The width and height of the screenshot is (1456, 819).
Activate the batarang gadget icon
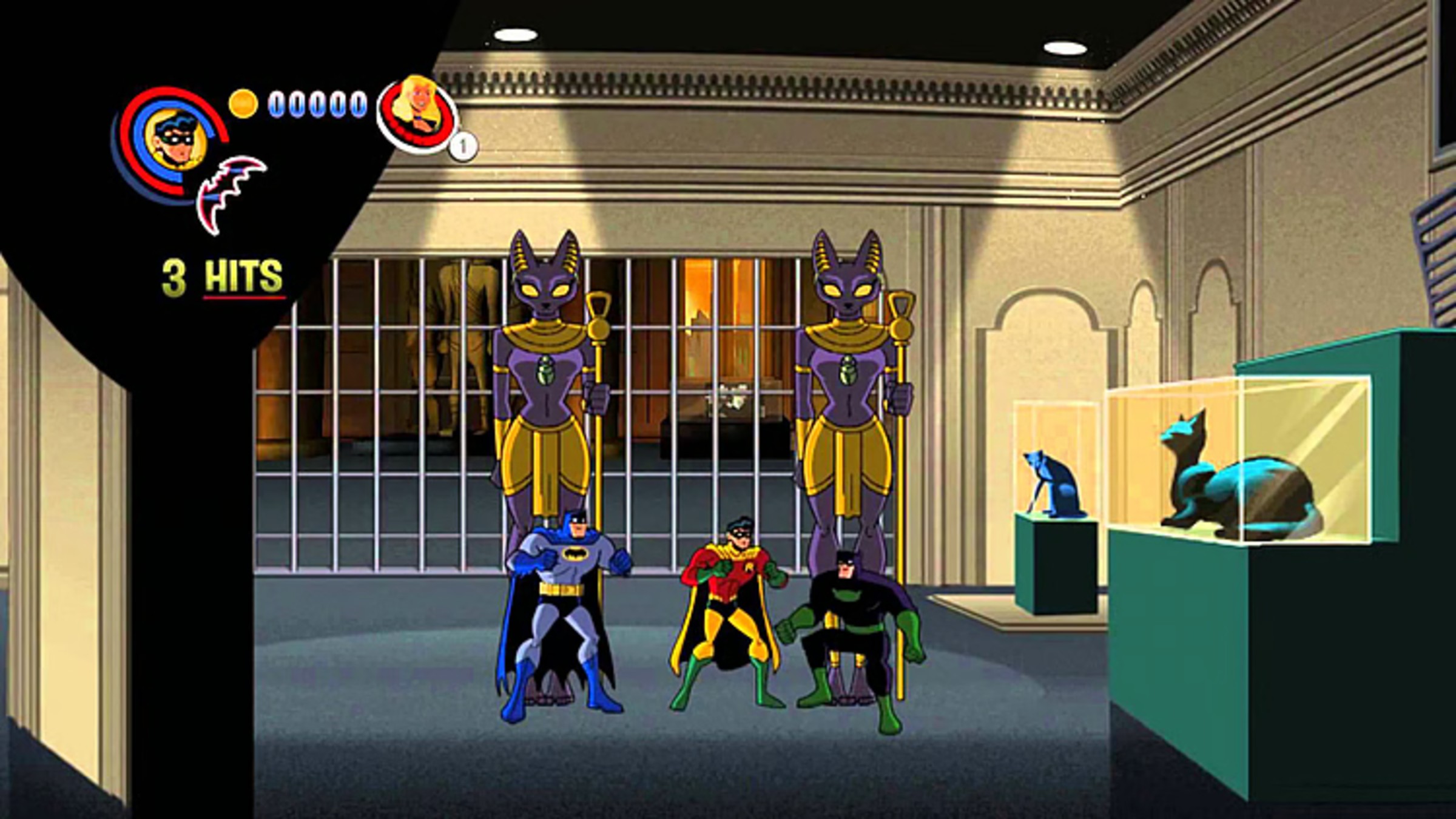pos(231,193)
